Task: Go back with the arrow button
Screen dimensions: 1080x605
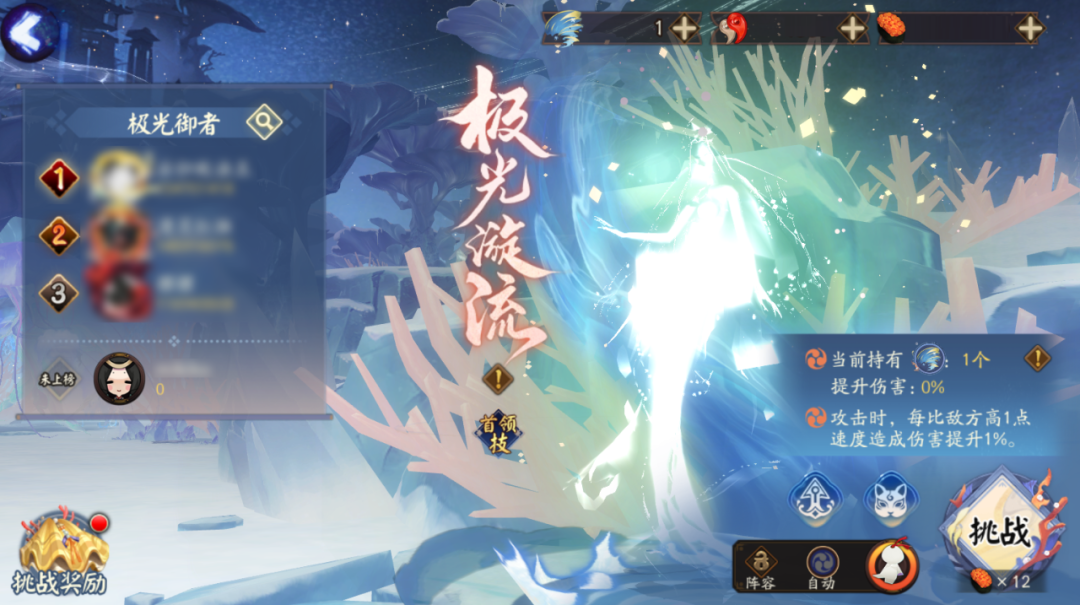Action: tap(29, 30)
